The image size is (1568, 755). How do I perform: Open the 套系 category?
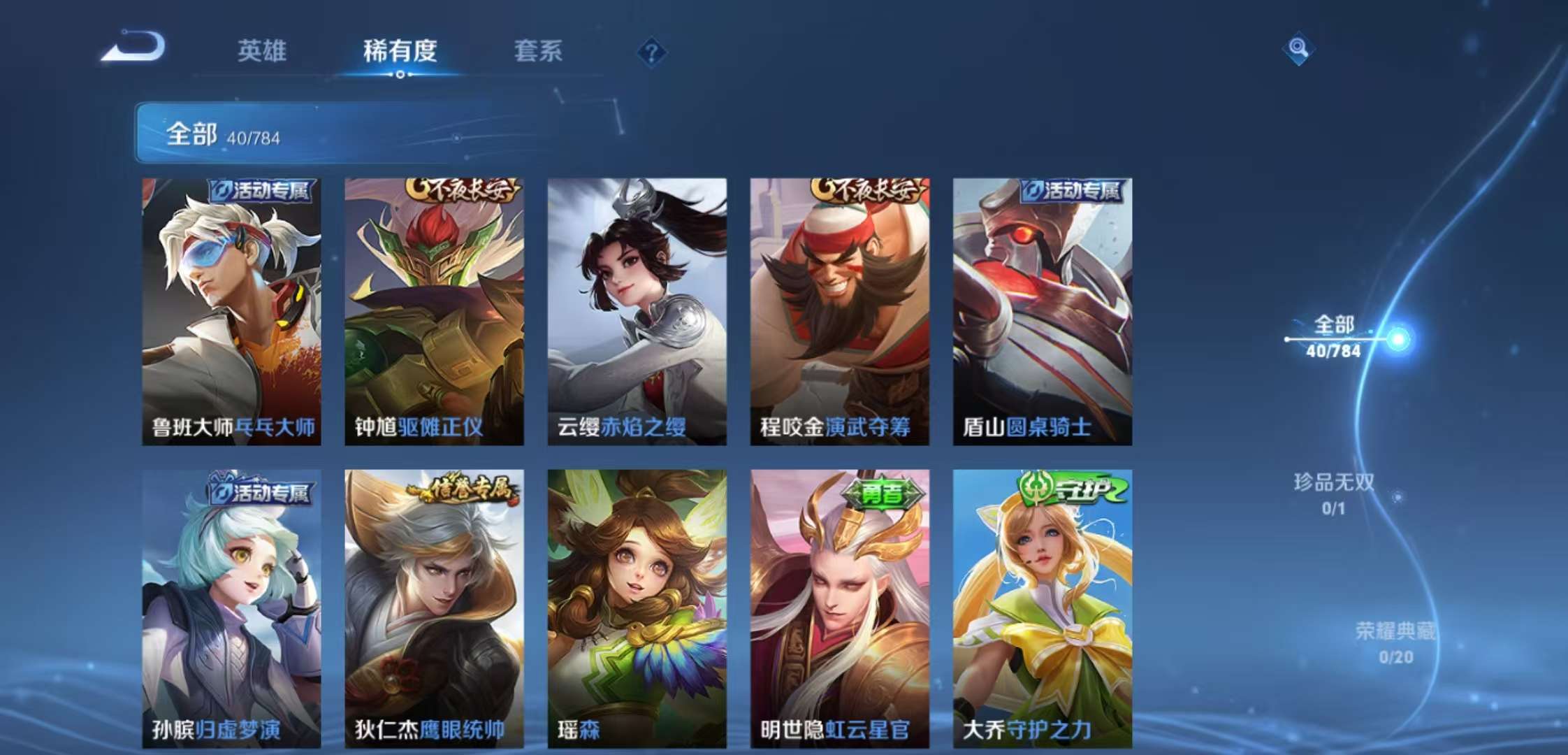coord(539,52)
